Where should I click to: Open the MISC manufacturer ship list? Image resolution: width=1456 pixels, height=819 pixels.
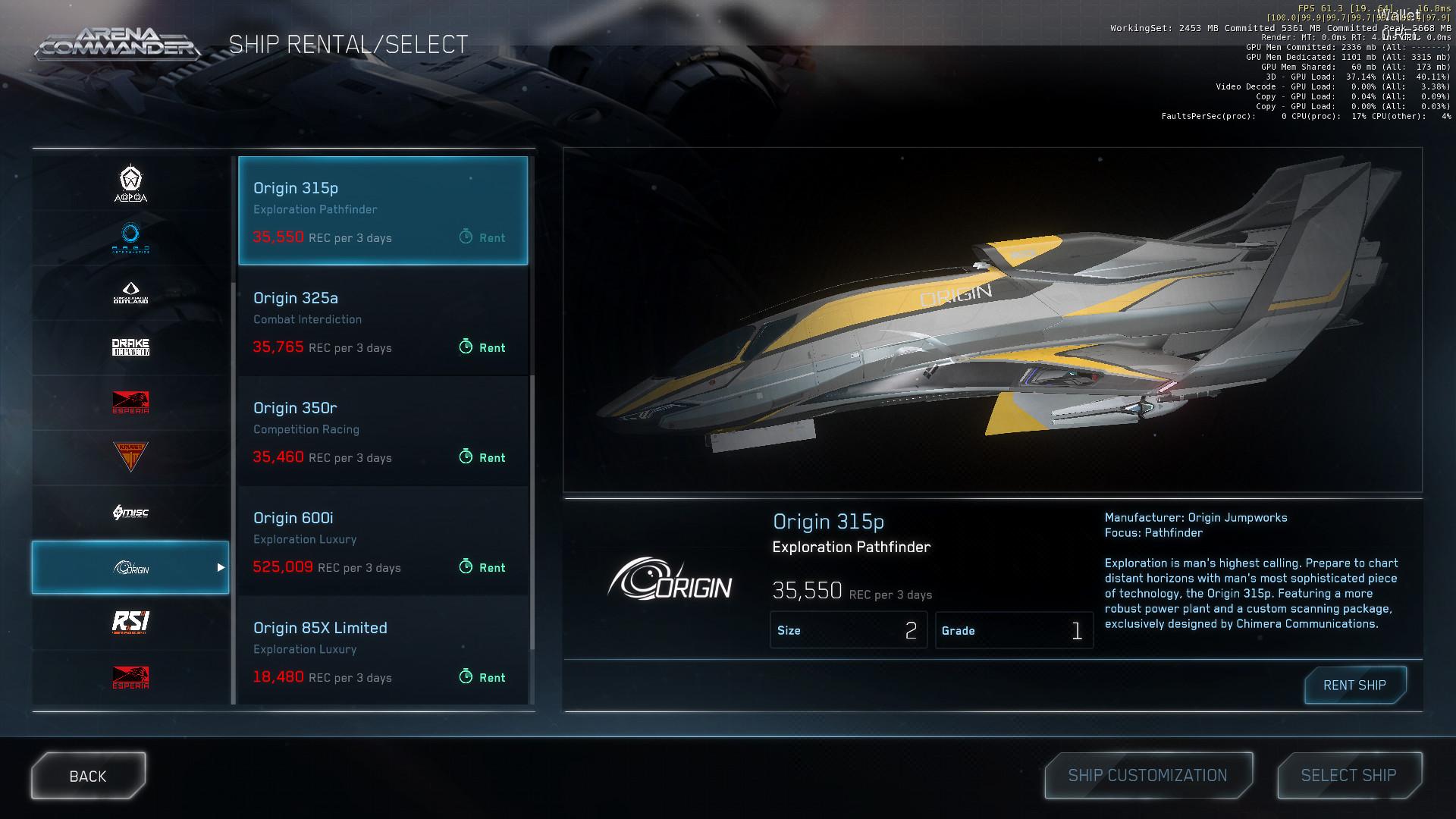coord(130,512)
